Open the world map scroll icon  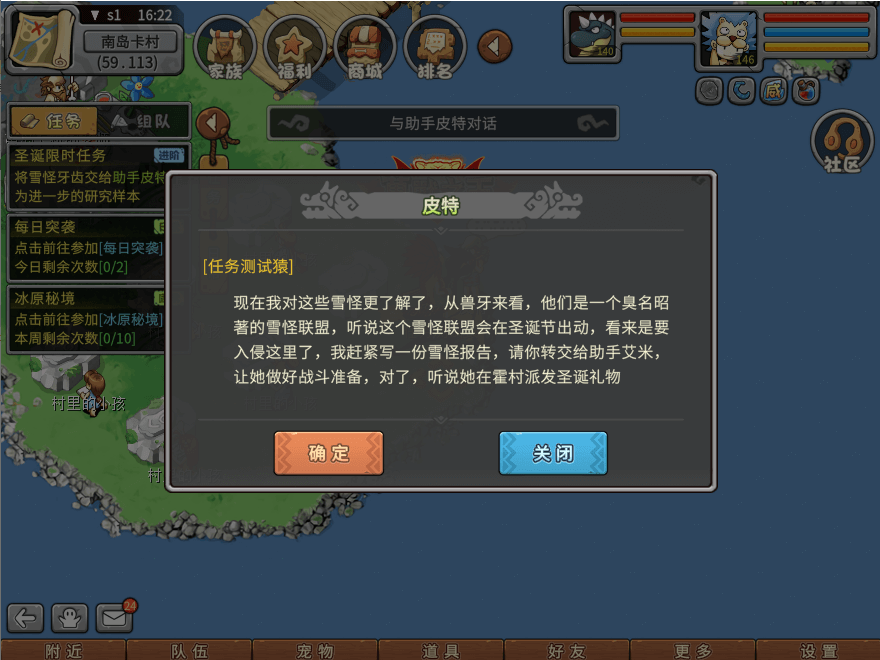coord(42,38)
